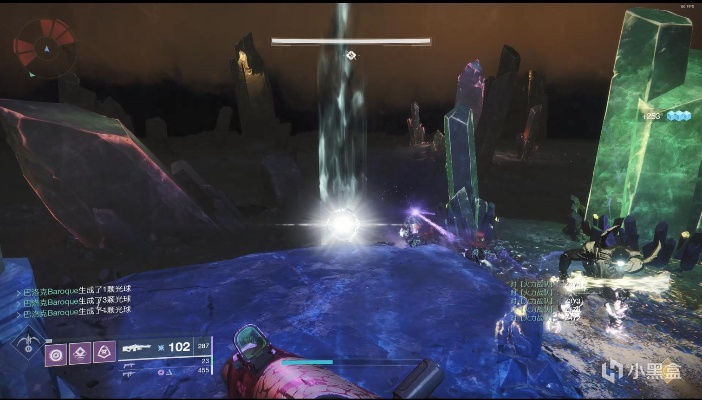Use the class ability icon
The width and height of the screenshot is (702, 400).
103,352
